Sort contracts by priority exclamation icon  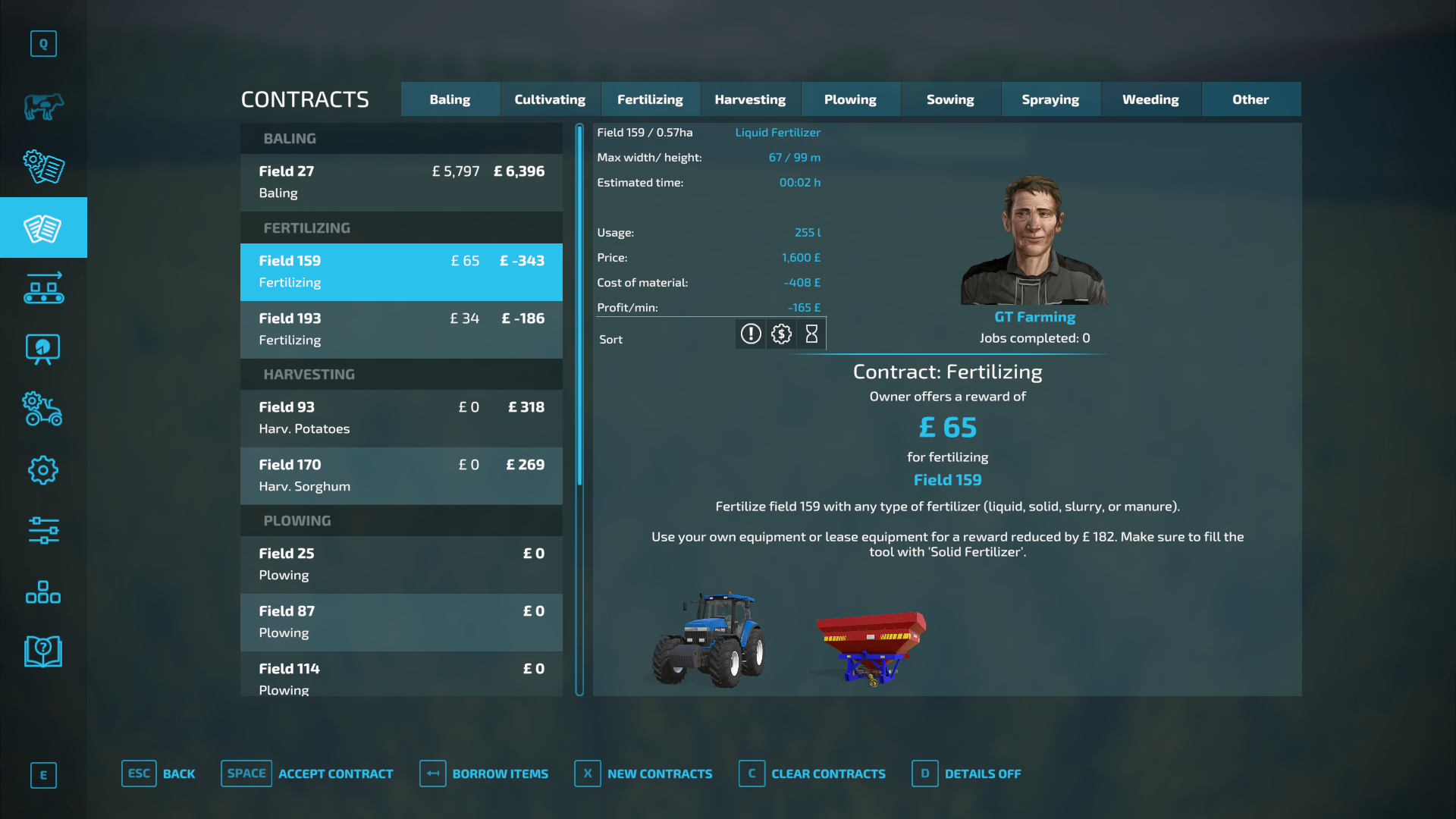(750, 334)
